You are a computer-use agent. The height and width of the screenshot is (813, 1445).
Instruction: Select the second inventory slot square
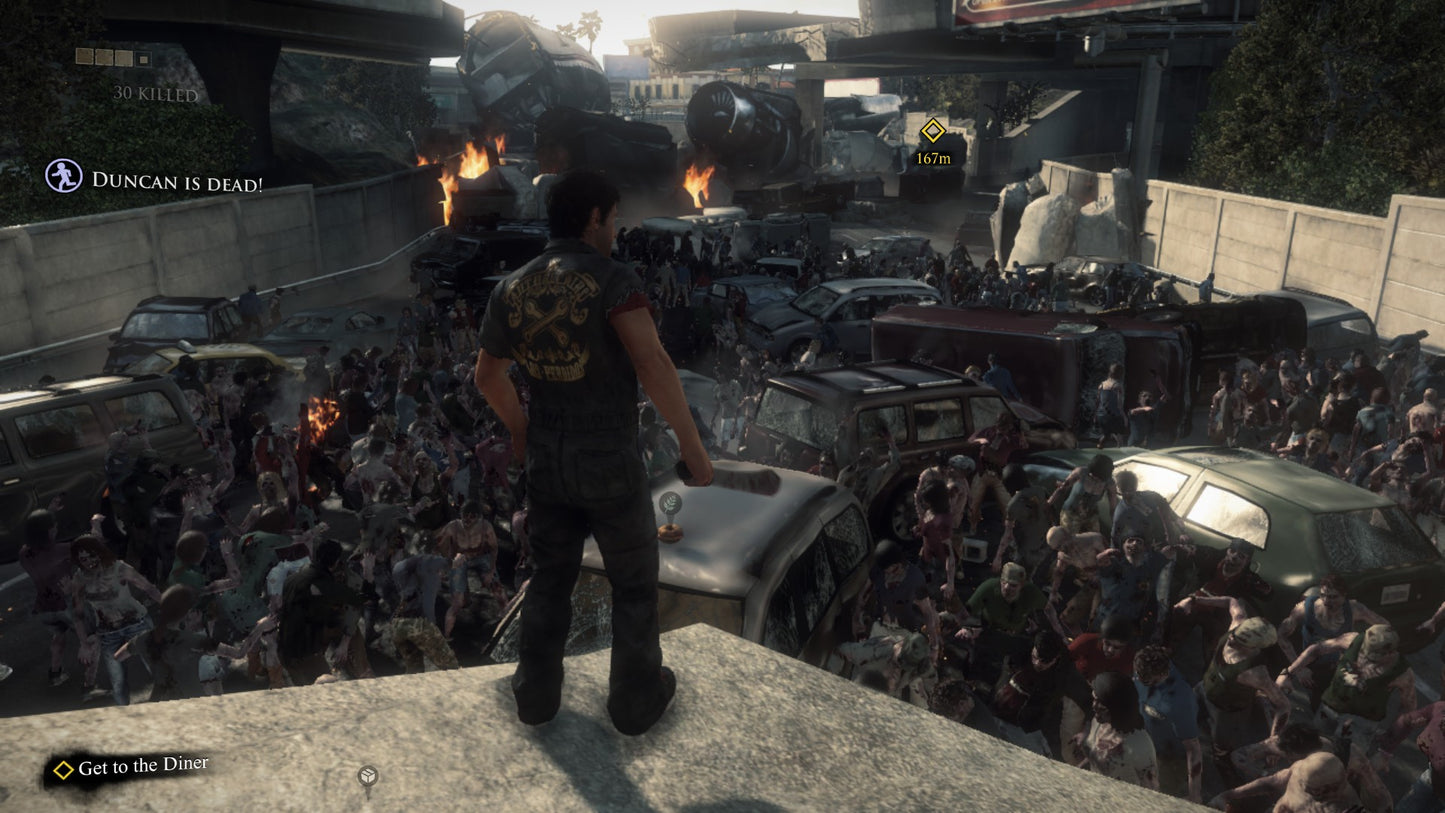click(x=104, y=57)
